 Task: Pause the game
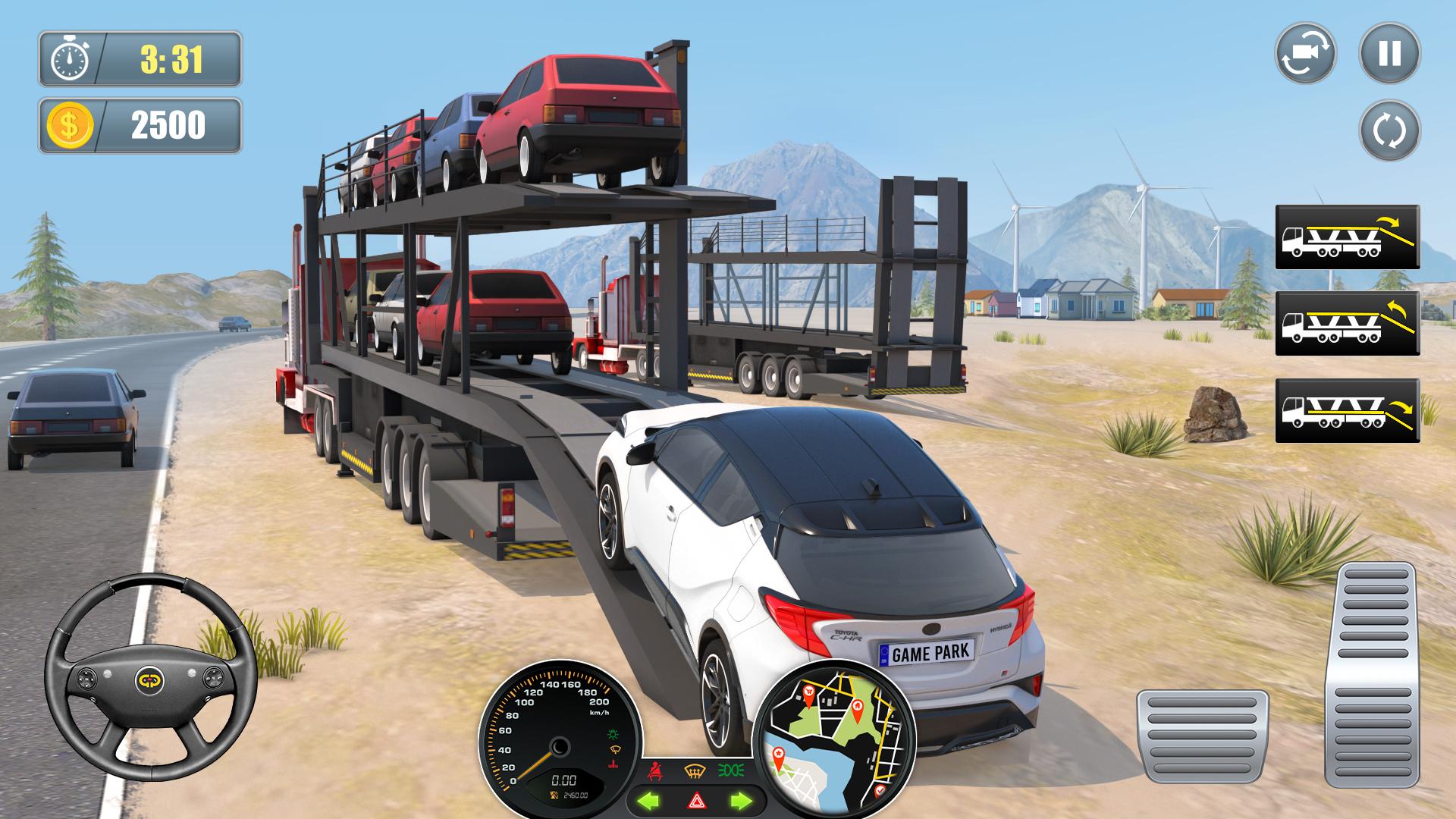[x=1389, y=53]
